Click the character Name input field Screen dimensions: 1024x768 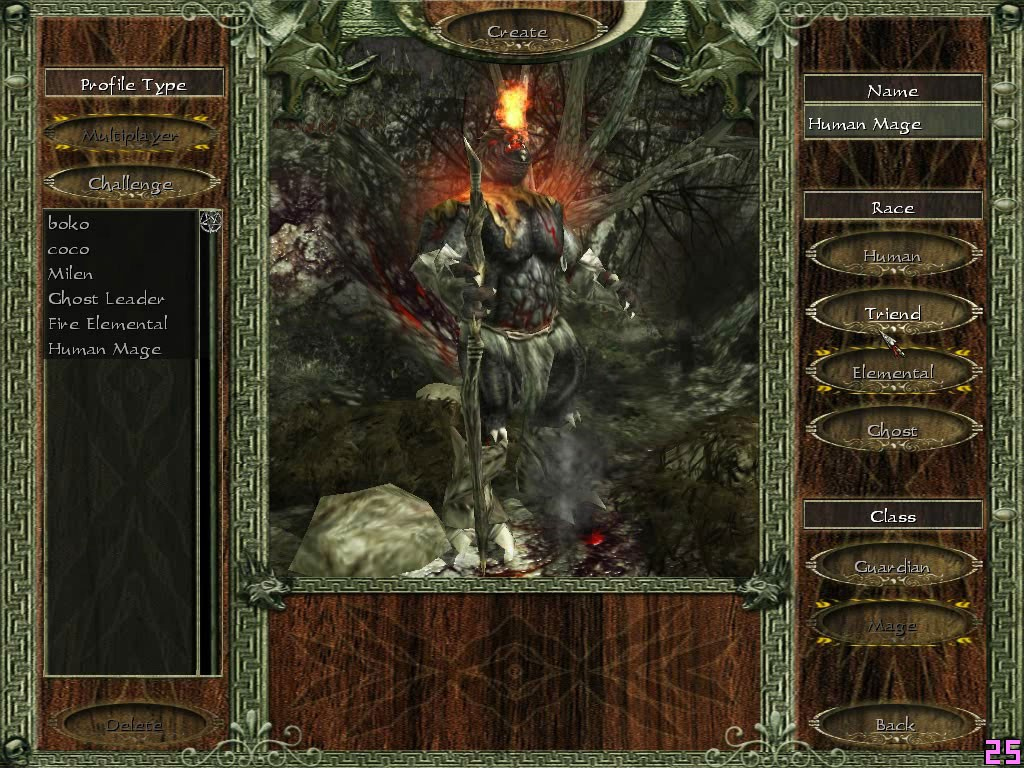[892, 124]
